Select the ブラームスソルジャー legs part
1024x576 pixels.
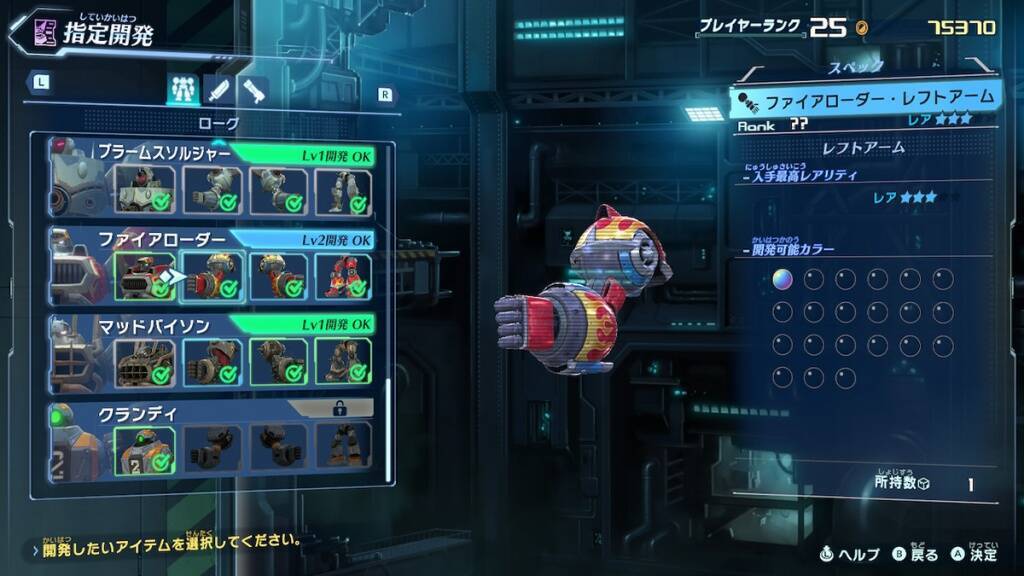344,189
